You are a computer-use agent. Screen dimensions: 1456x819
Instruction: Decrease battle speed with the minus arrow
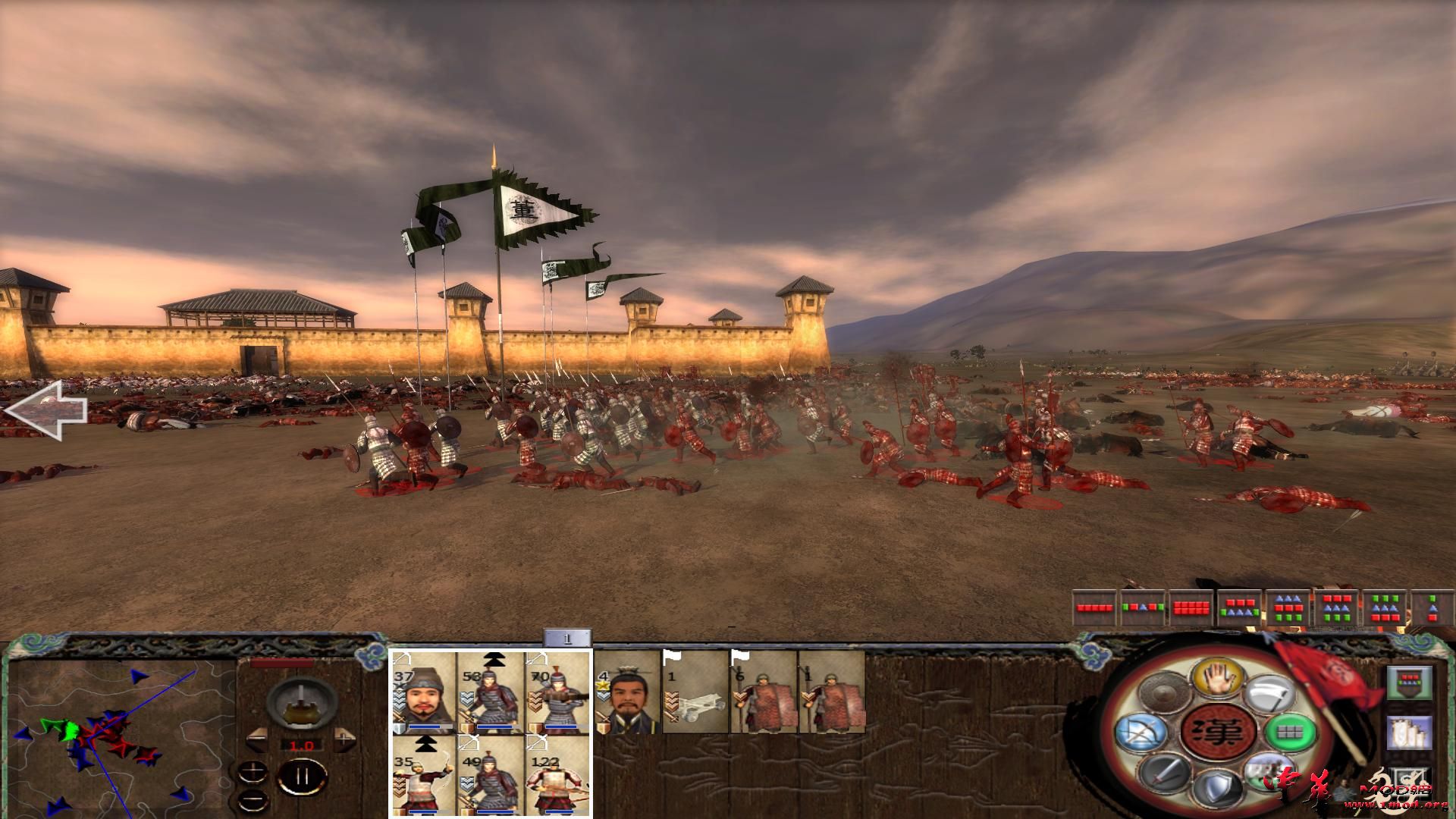257,738
